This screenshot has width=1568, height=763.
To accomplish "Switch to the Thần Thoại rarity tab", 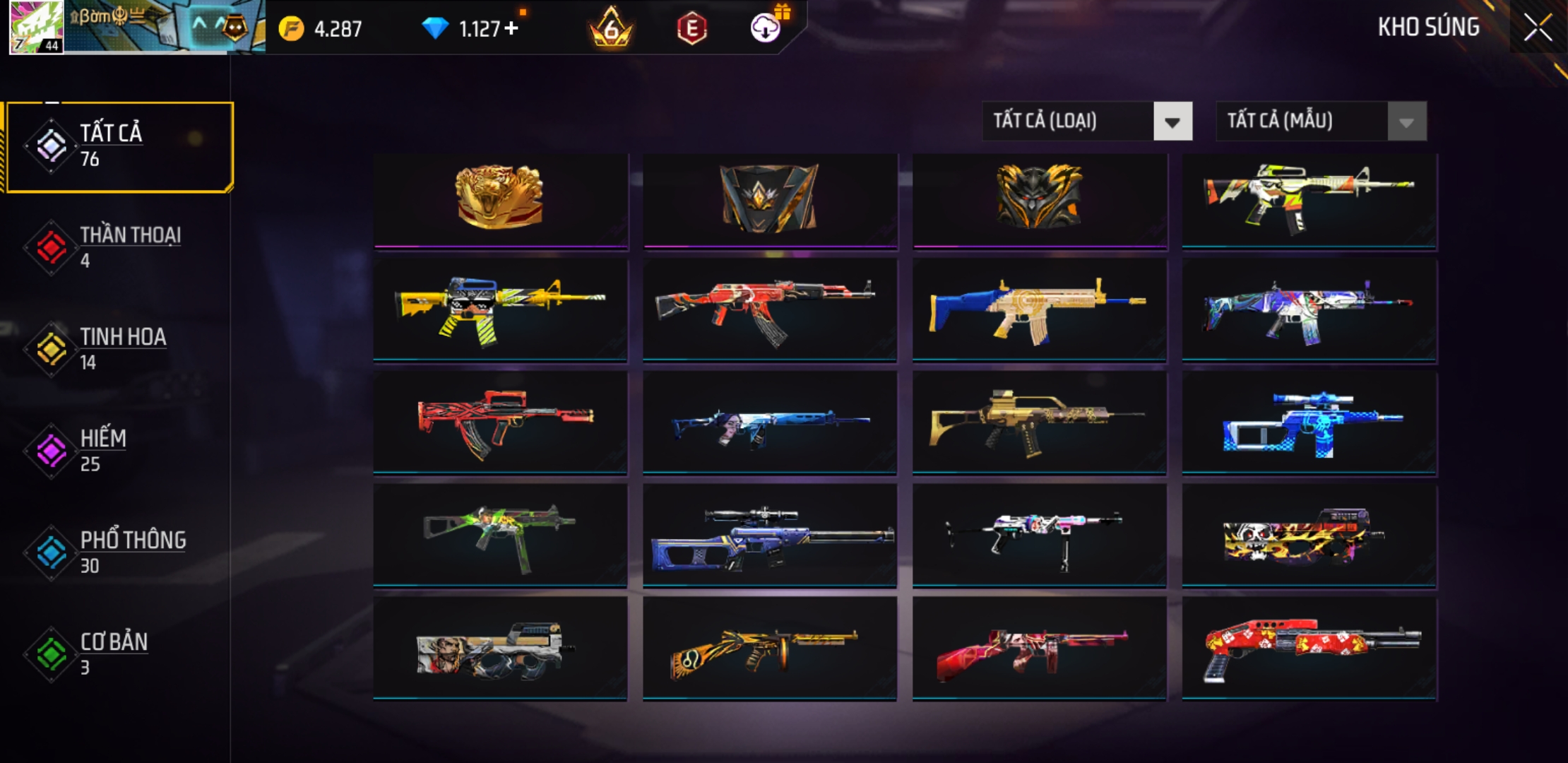I will point(120,247).
